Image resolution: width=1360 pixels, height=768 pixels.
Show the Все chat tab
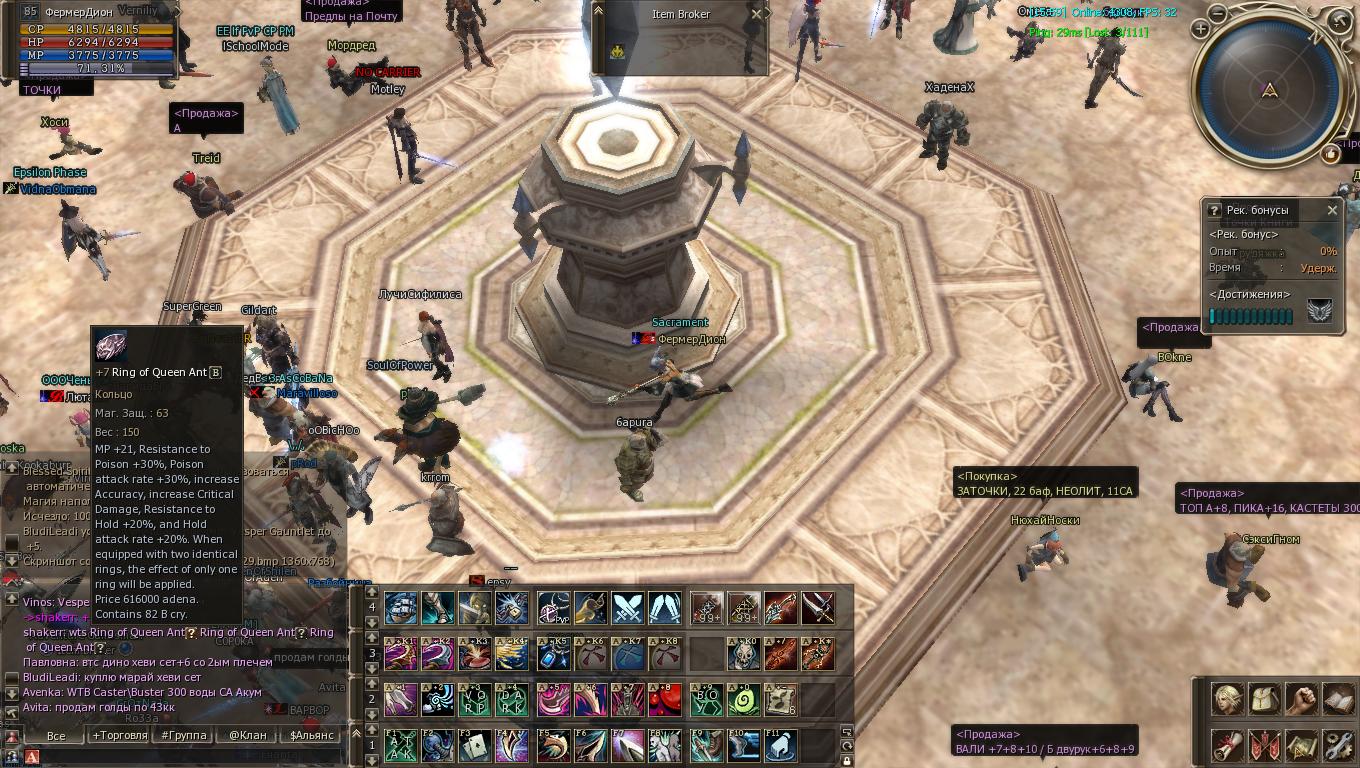pyautogui.click(x=56, y=735)
